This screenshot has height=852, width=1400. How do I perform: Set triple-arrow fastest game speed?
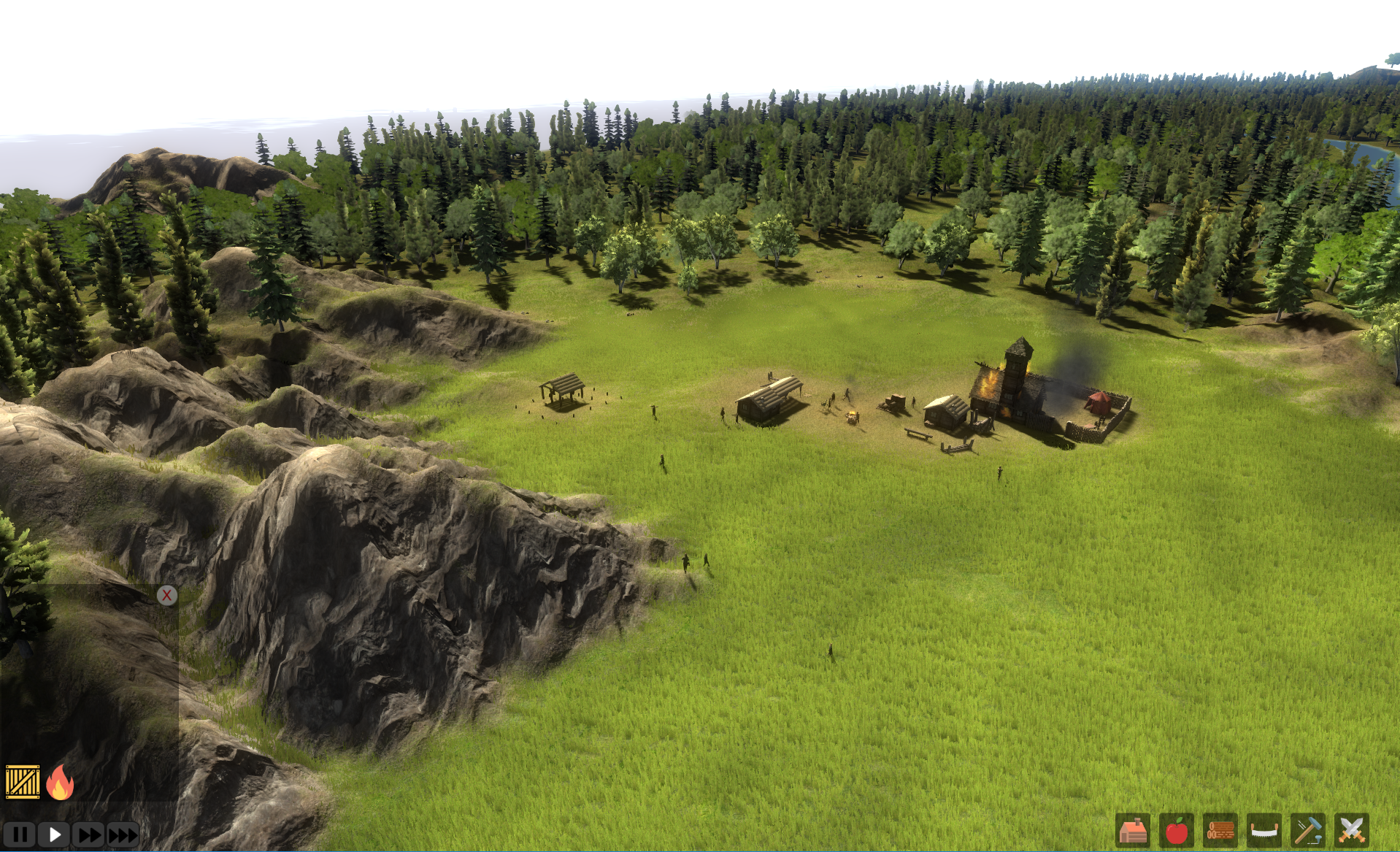click(x=123, y=834)
